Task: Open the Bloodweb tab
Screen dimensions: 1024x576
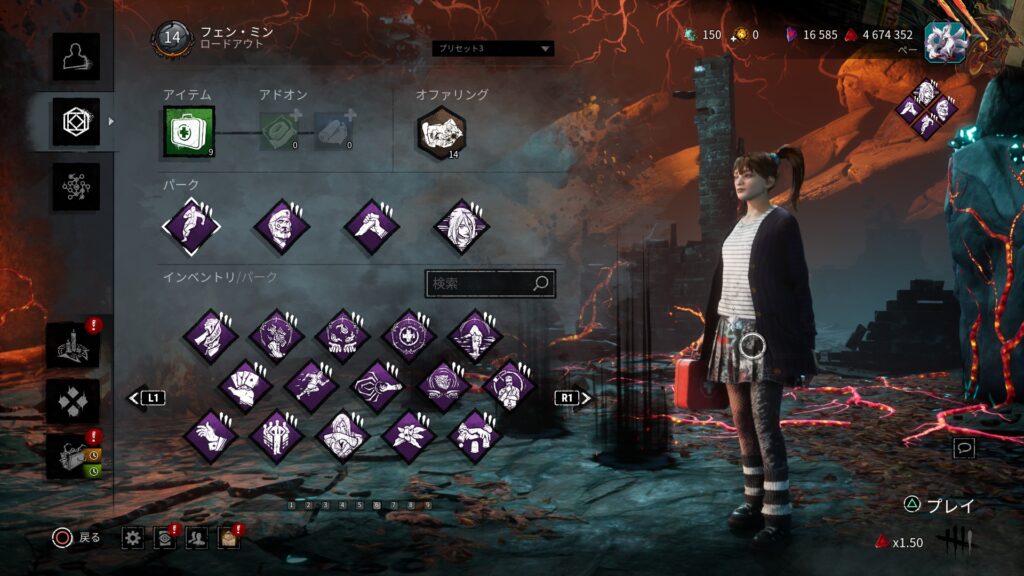Action: click(76, 187)
